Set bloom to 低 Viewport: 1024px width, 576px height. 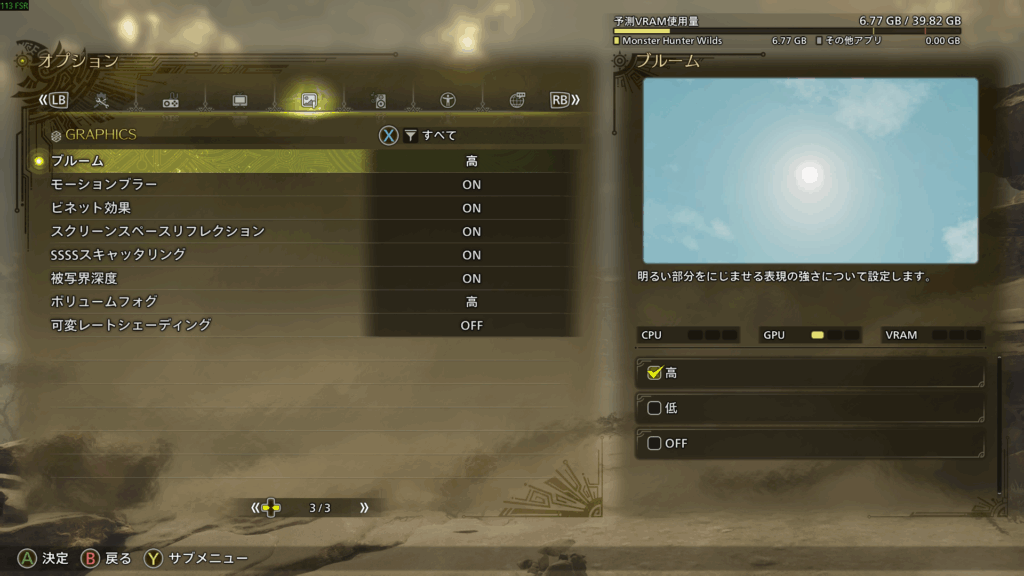click(x=810, y=408)
